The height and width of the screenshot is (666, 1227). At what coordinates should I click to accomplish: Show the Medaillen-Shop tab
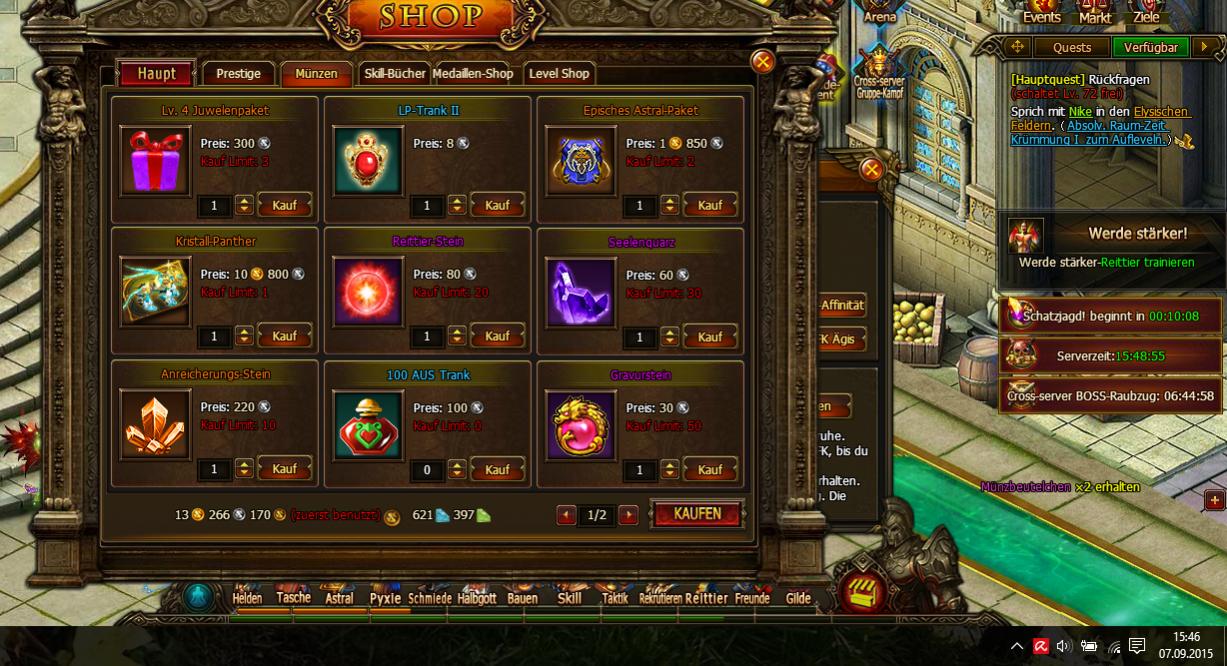coord(473,74)
